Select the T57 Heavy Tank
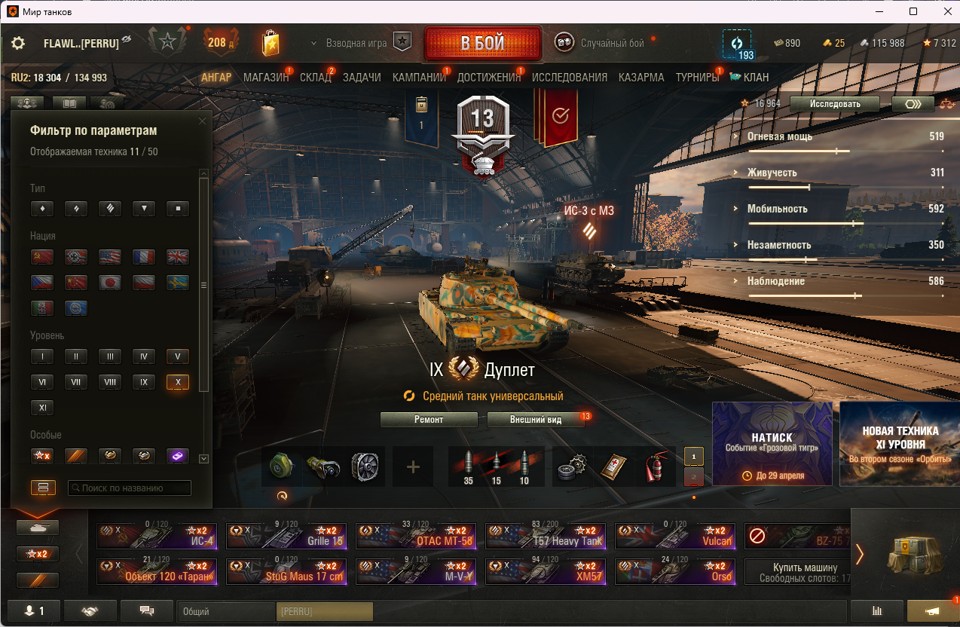Viewport: 960px width, 627px height. 546,536
